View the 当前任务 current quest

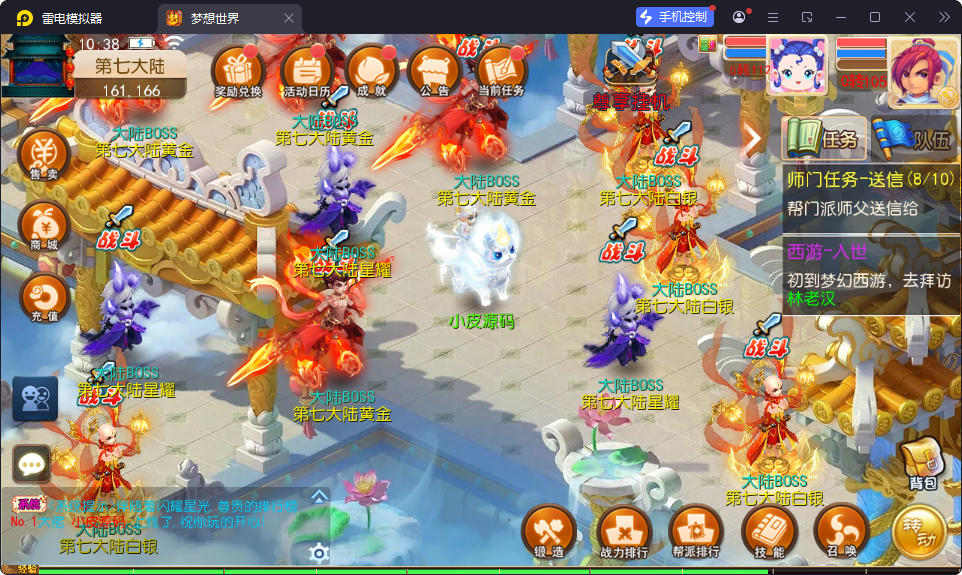point(501,70)
